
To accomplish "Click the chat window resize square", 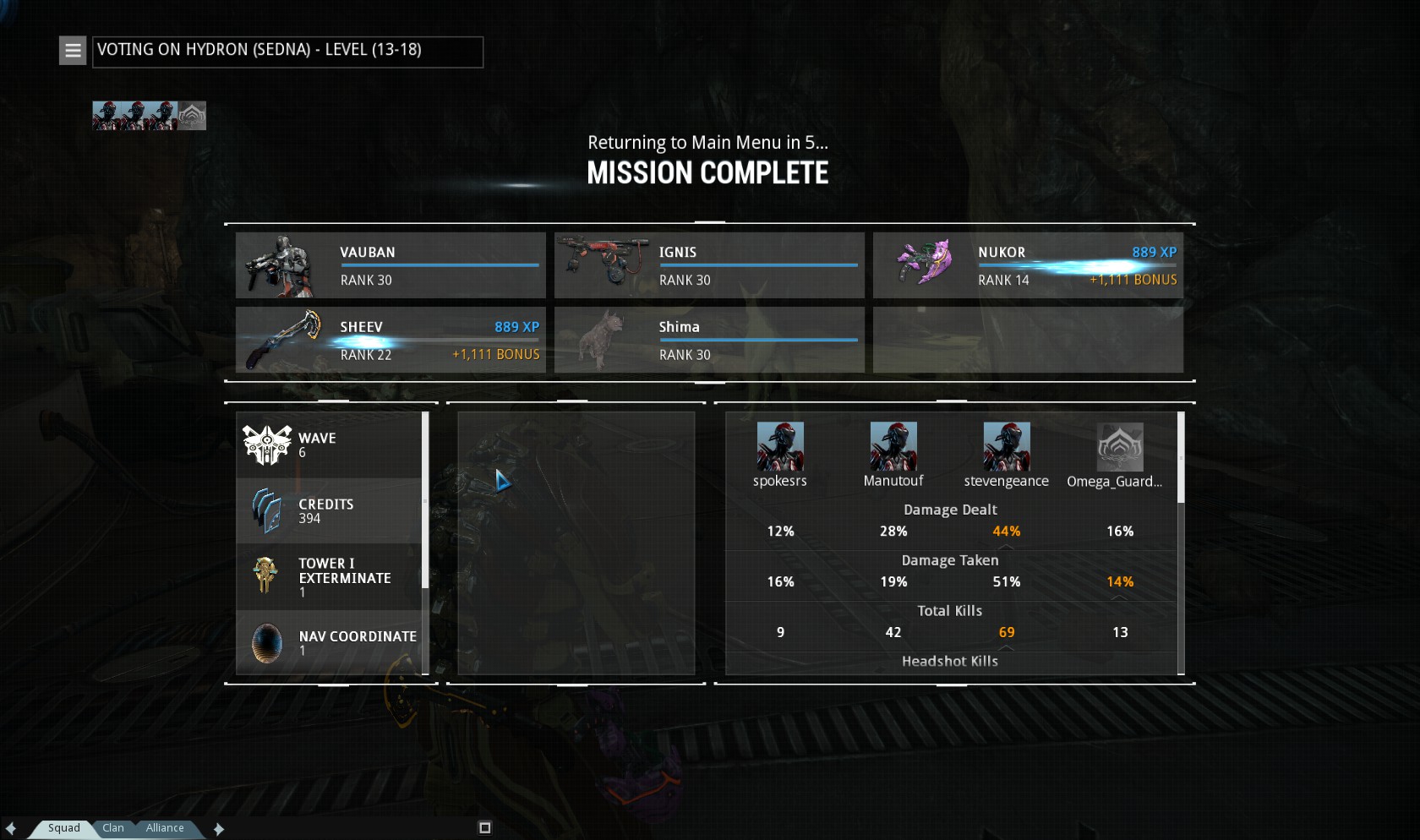I will pos(485,828).
